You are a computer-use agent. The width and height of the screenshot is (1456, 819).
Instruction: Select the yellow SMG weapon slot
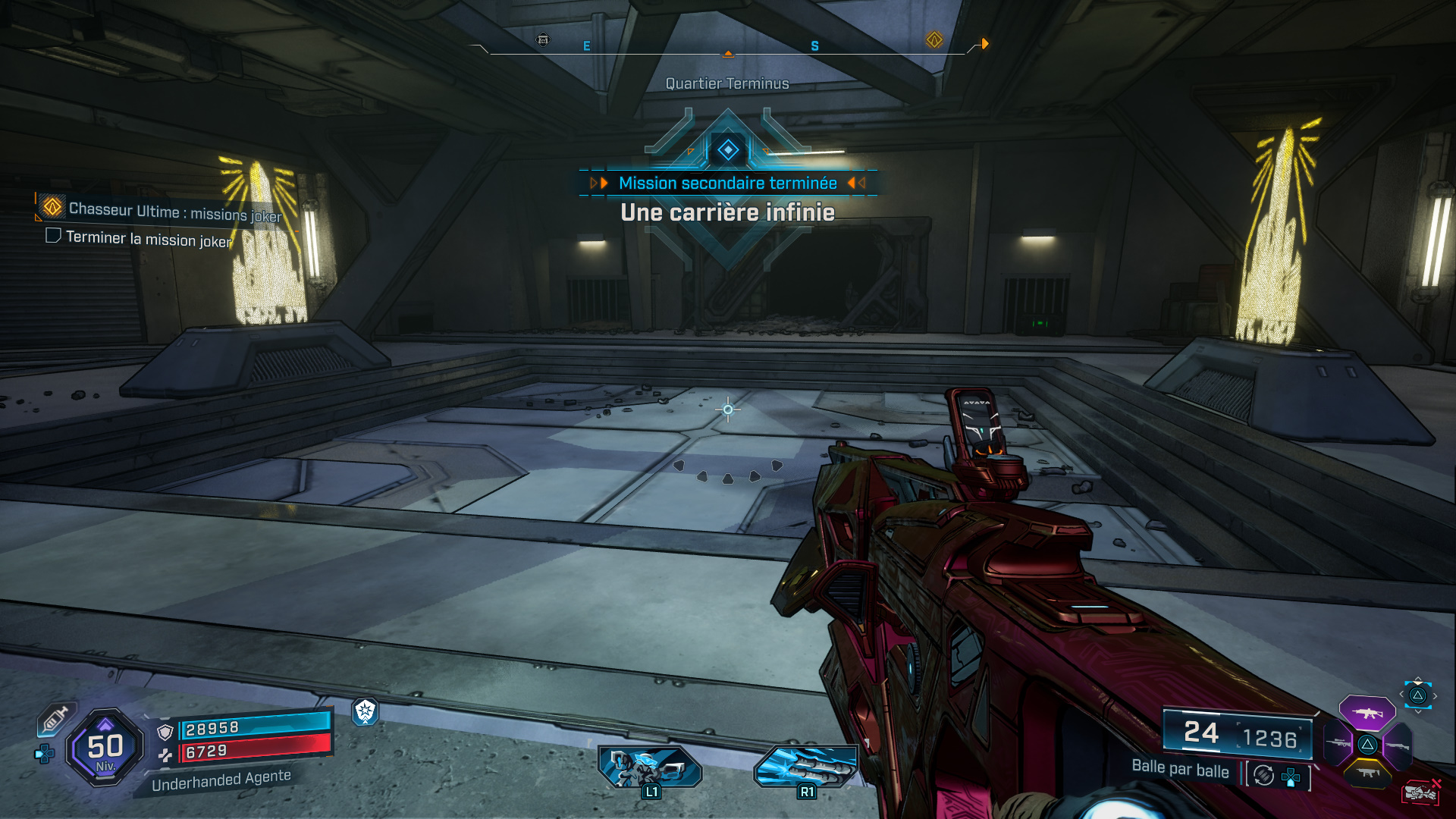coord(1366,773)
